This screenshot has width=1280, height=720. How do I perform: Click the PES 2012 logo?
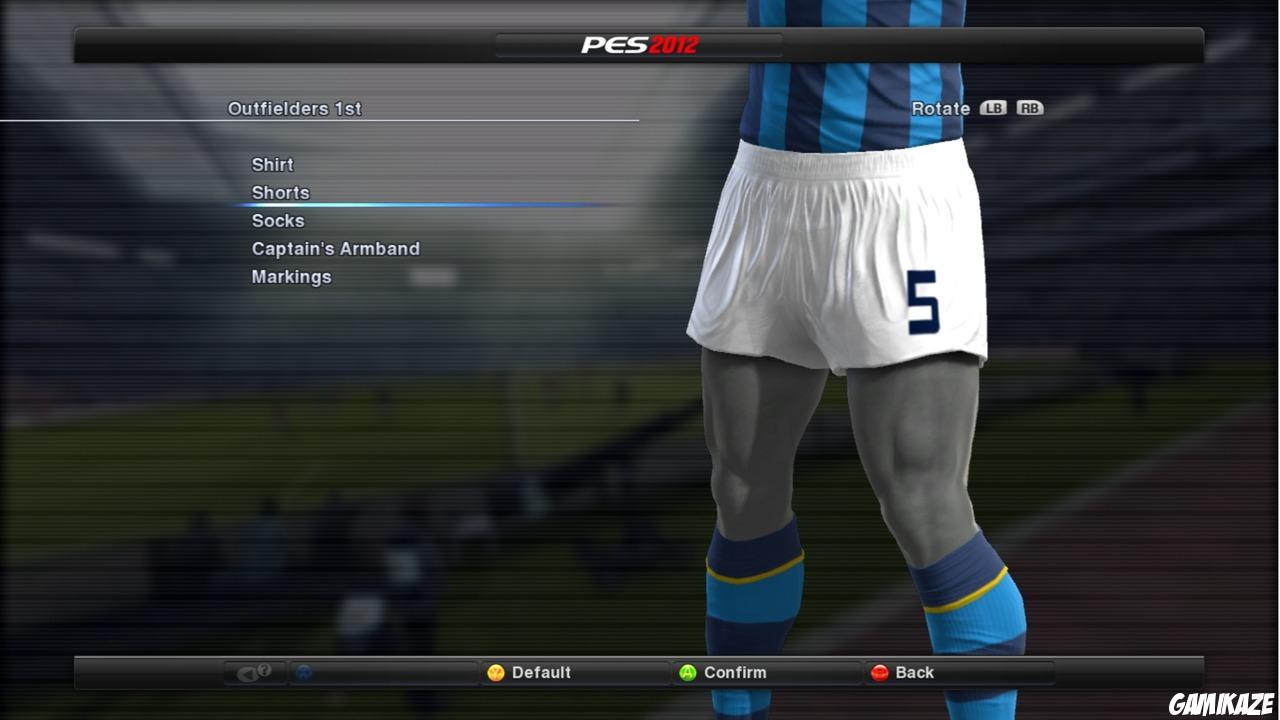639,44
